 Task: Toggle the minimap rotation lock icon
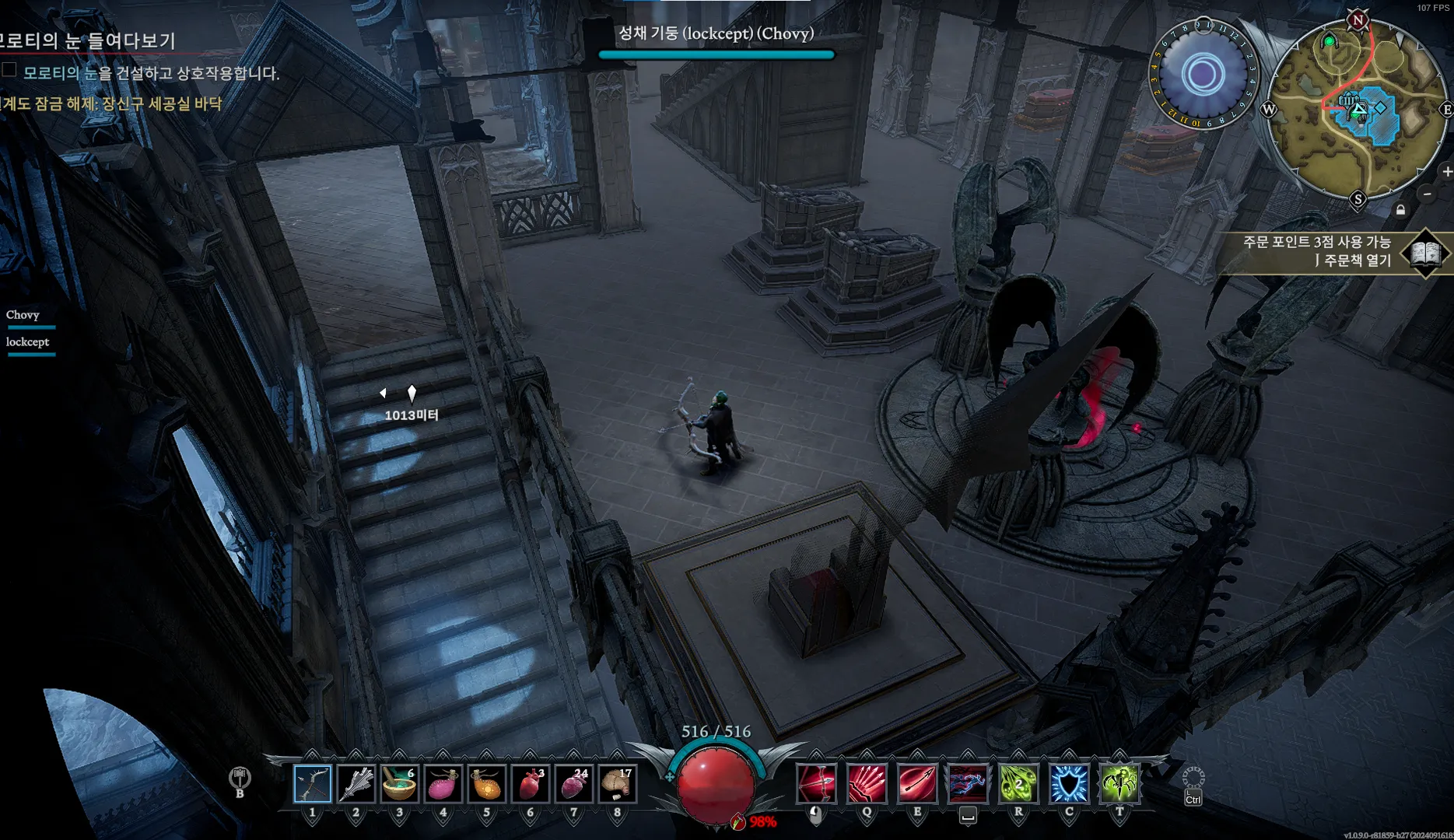pos(1400,210)
